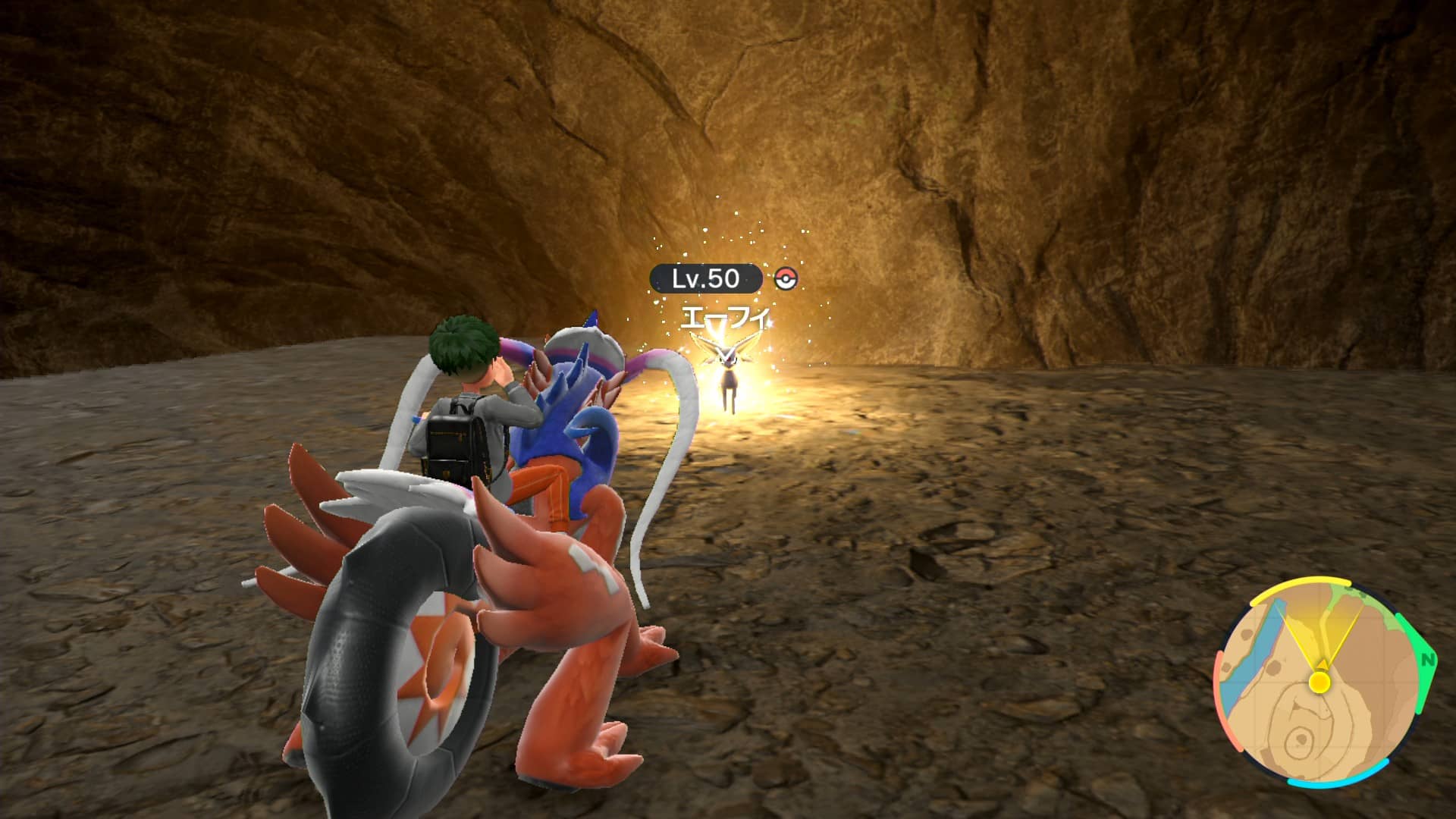Click the green N compass marker on the minimap
Screen dimensions: 1456x819
click(x=1429, y=660)
